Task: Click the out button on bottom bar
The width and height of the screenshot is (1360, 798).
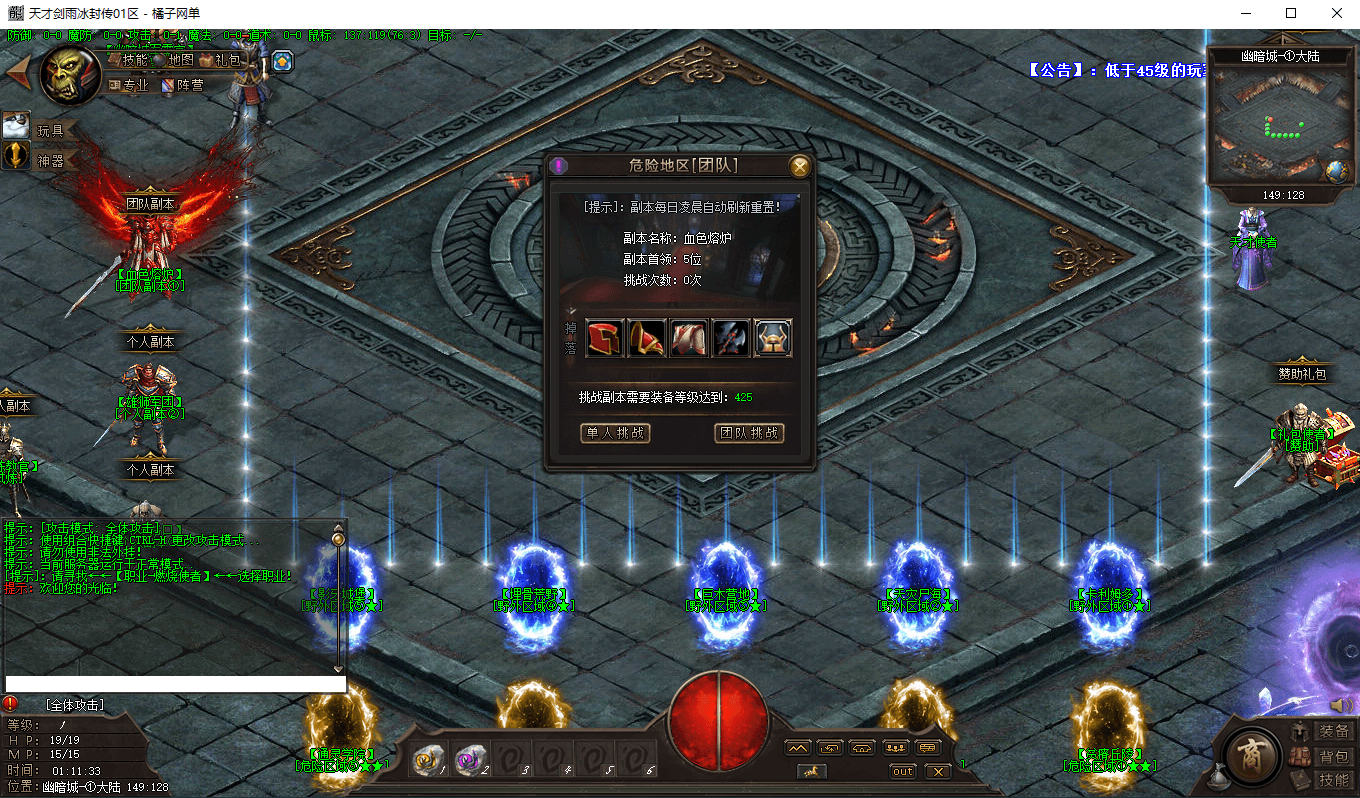Action: 903,771
